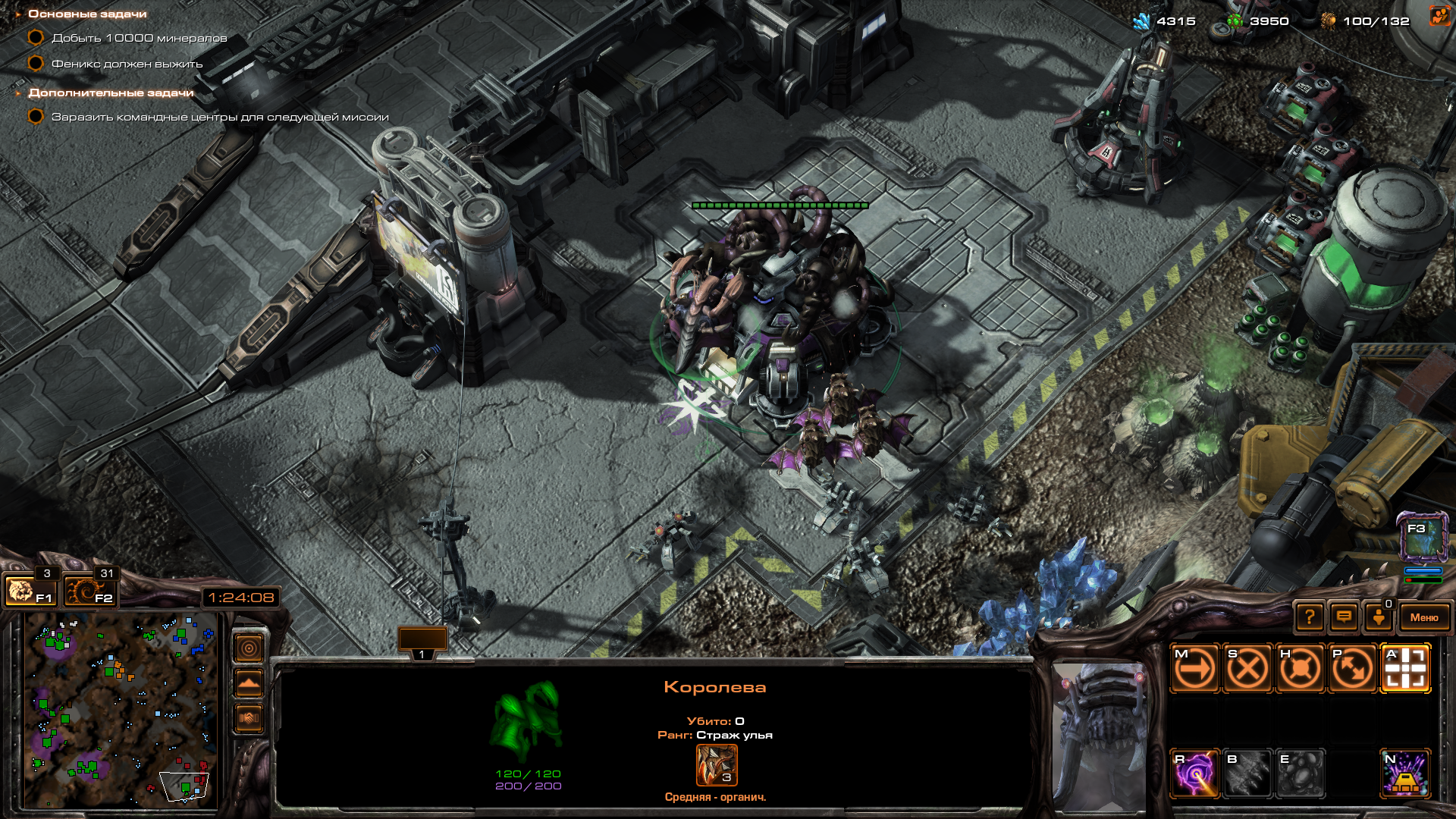The width and height of the screenshot is (1456, 819).
Task: Toggle the minimap alliance colors handshake button
Action: [x=249, y=717]
